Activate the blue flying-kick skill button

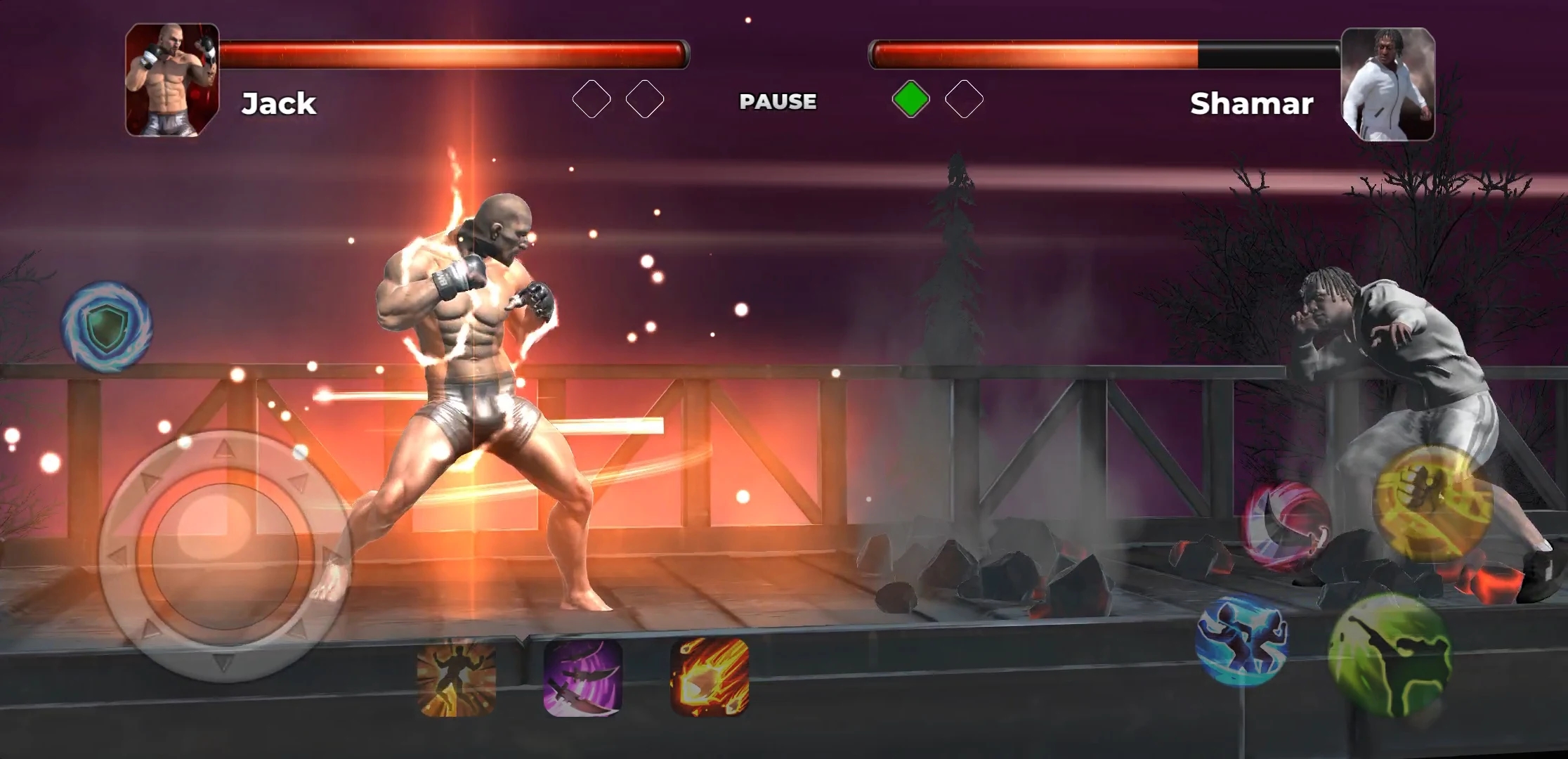(x=1242, y=640)
